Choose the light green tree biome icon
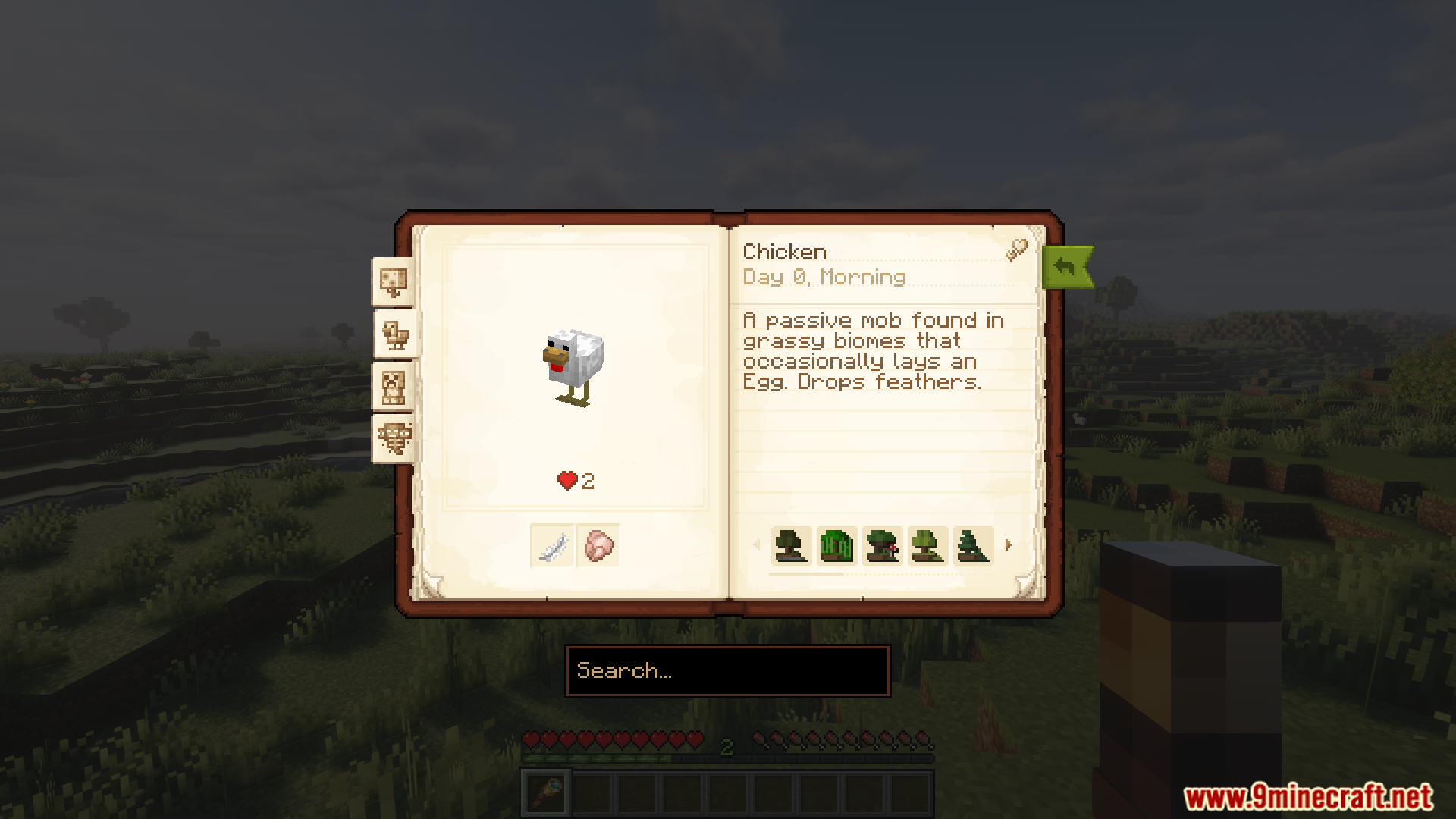The image size is (1456, 819). pyautogui.click(x=927, y=545)
